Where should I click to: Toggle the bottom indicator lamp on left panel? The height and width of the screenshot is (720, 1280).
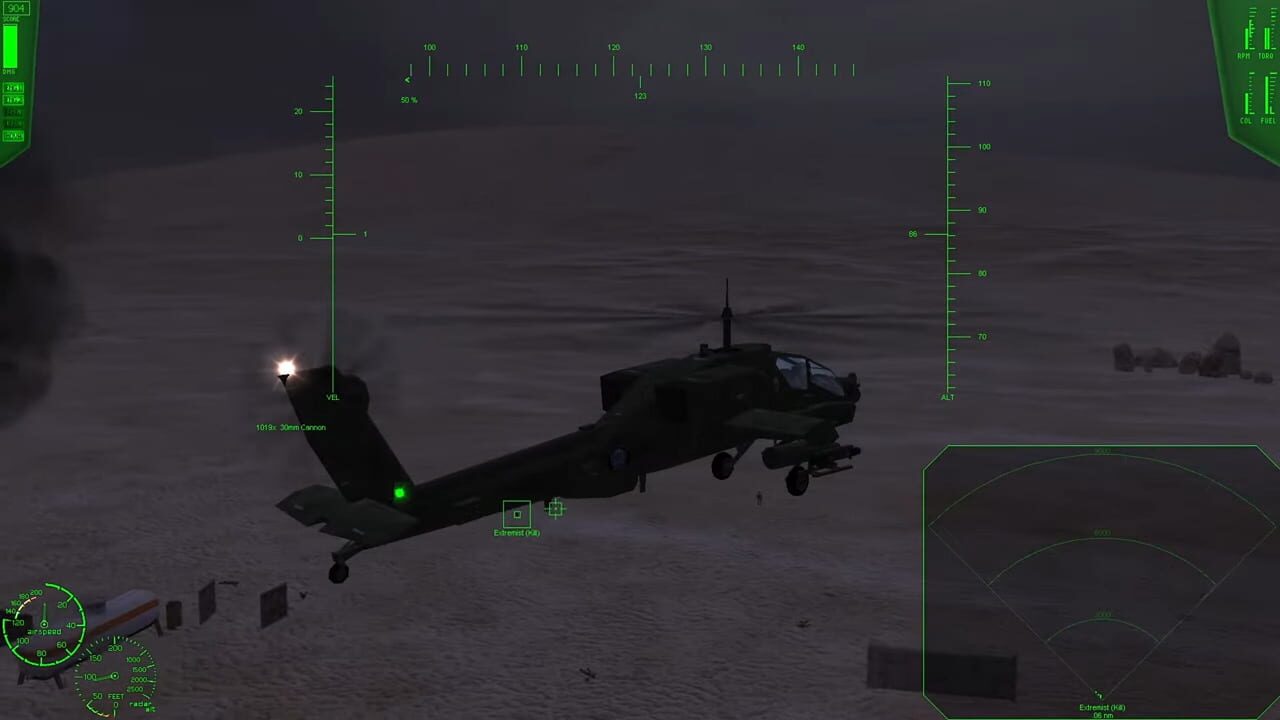(x=13, y=135)
